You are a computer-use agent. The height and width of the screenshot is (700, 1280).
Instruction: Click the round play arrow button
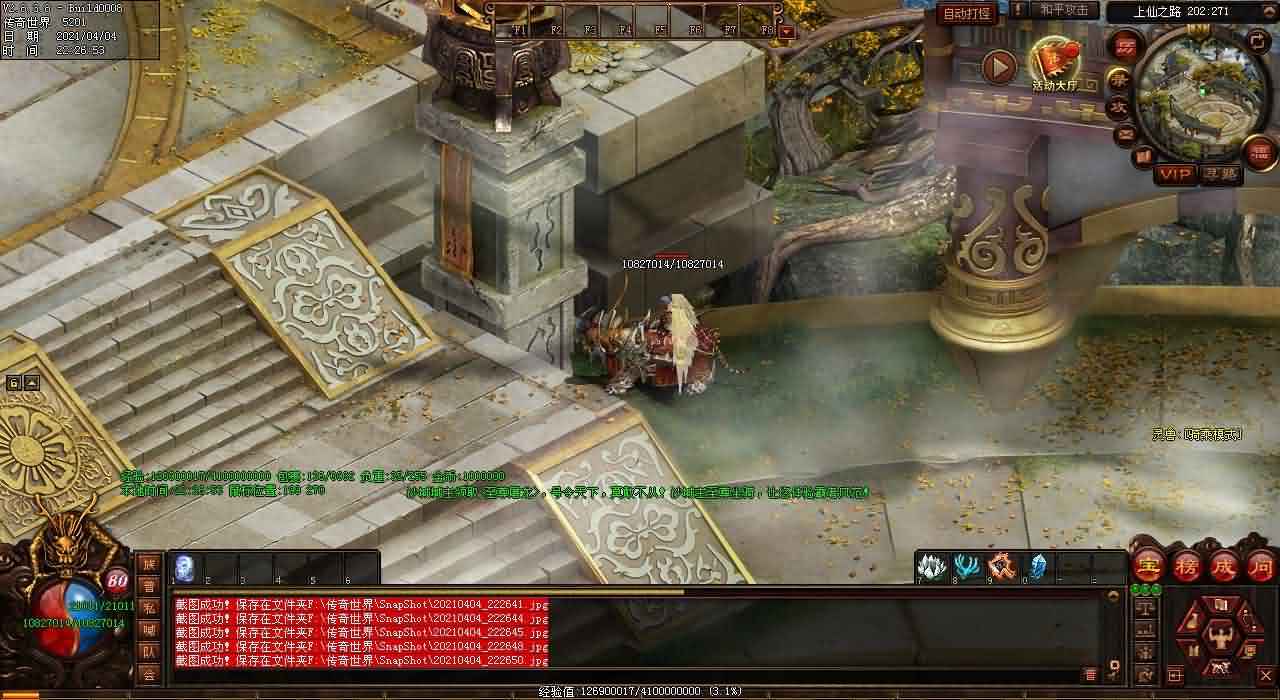[x=999, y=67]
